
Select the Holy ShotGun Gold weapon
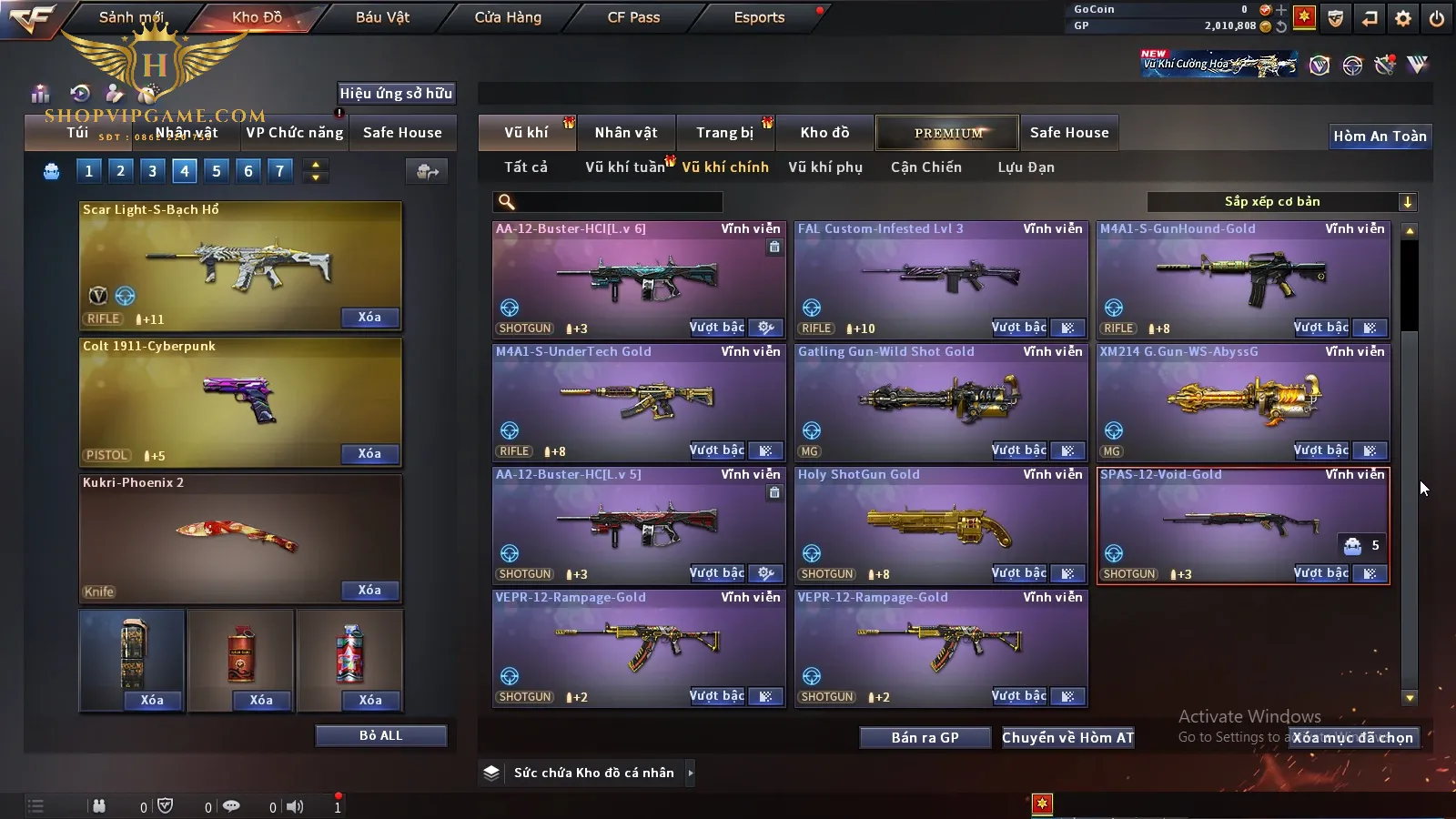(940, 525)
